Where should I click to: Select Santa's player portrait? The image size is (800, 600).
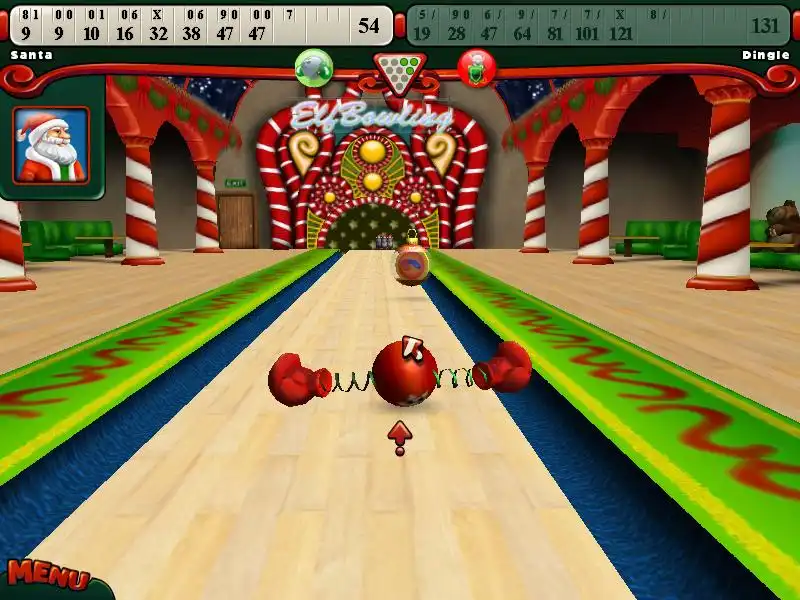[x=51, y=145]
